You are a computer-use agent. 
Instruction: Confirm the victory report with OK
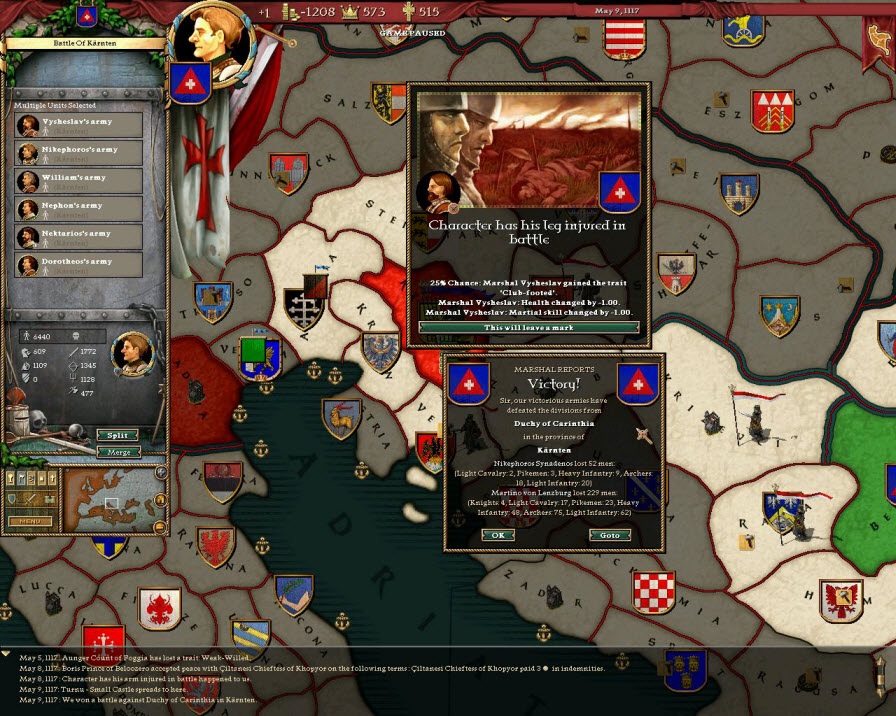click(496, 535)
